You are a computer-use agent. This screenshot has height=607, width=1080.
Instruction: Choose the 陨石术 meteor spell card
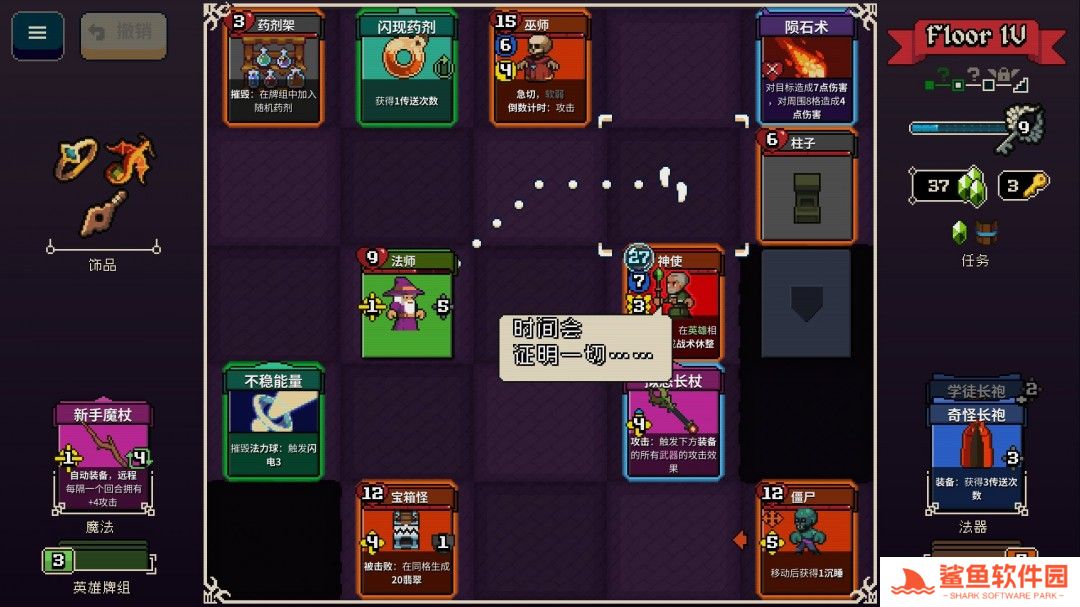806,67
